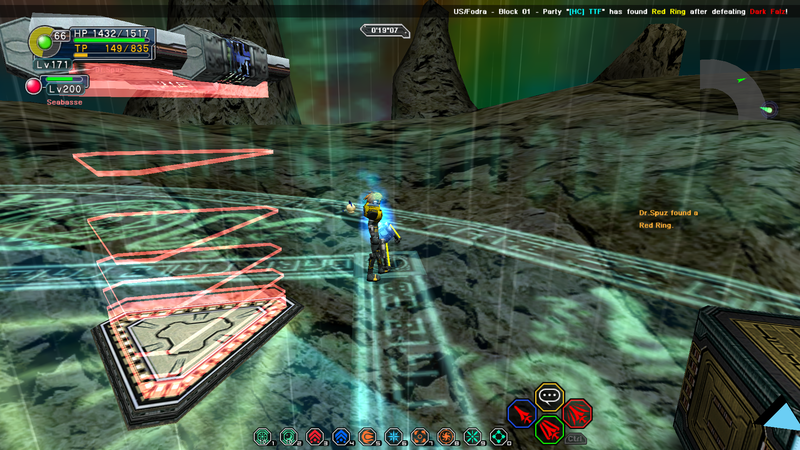Cast the teal starburst technique in slot 9
This screenshot has height=450, width=800.
click(472, 436)
